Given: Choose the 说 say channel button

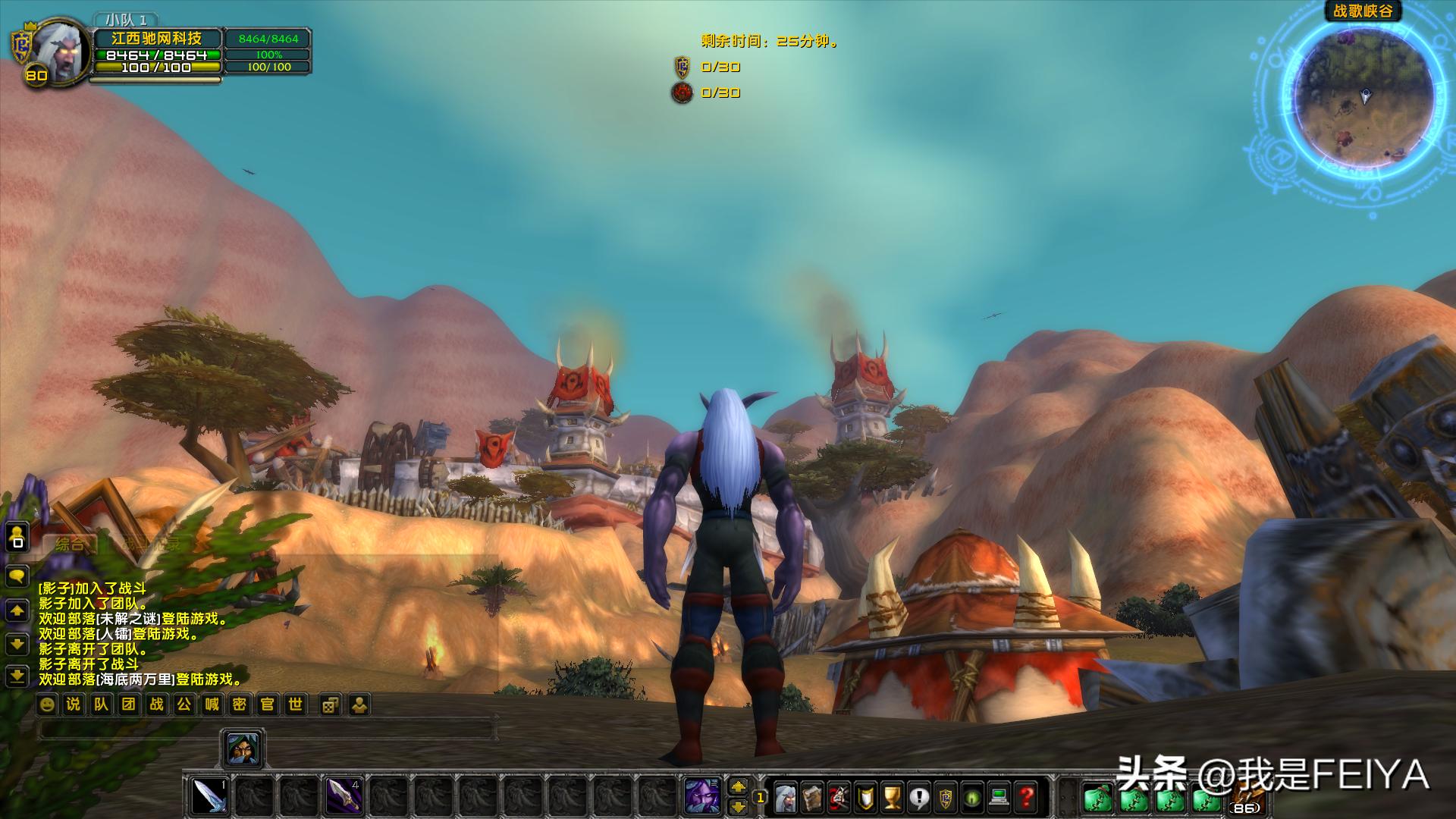Looking at the screenshot, I should 74,704.
